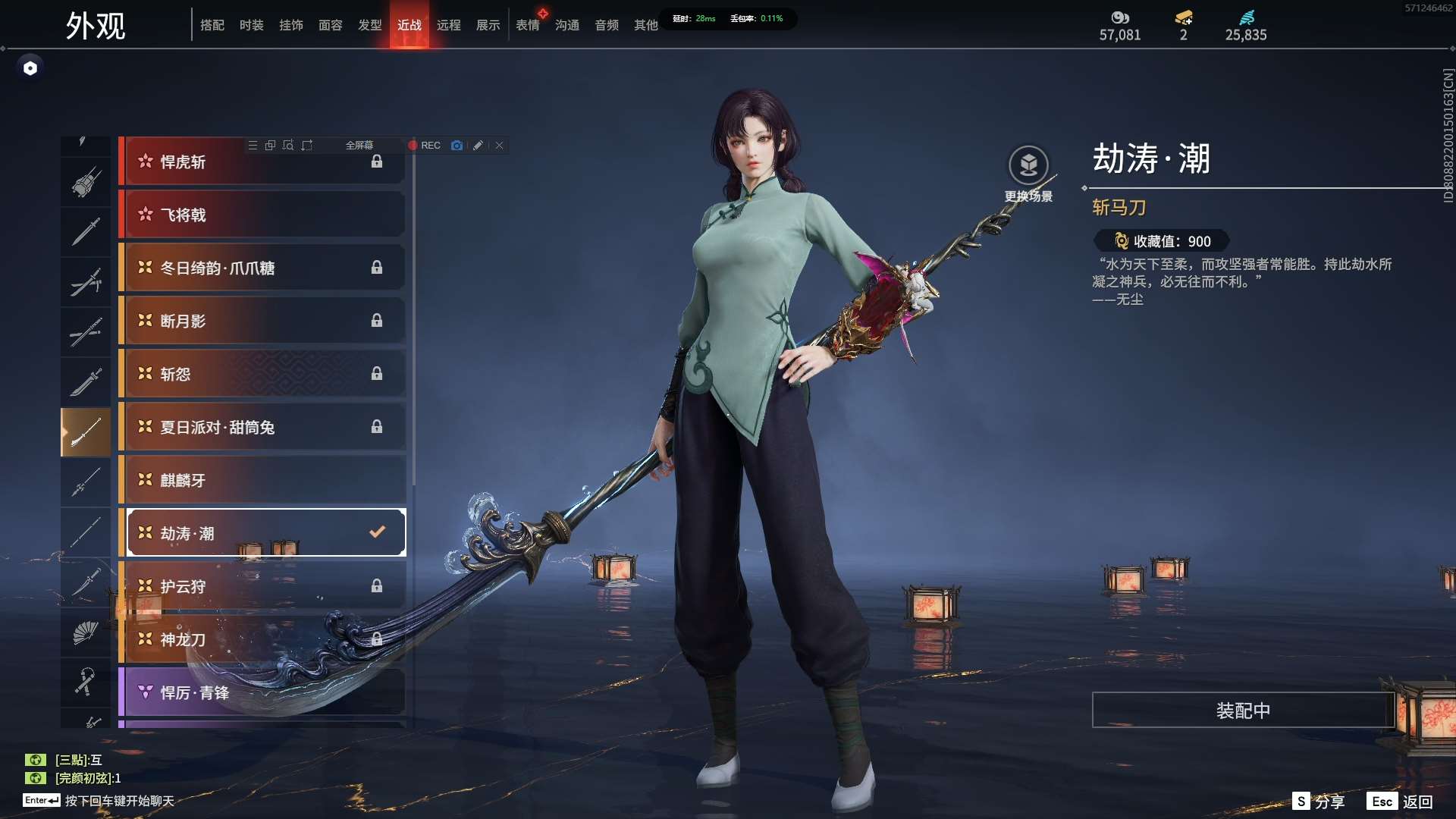Open the 时装 tab

point(252,25)
